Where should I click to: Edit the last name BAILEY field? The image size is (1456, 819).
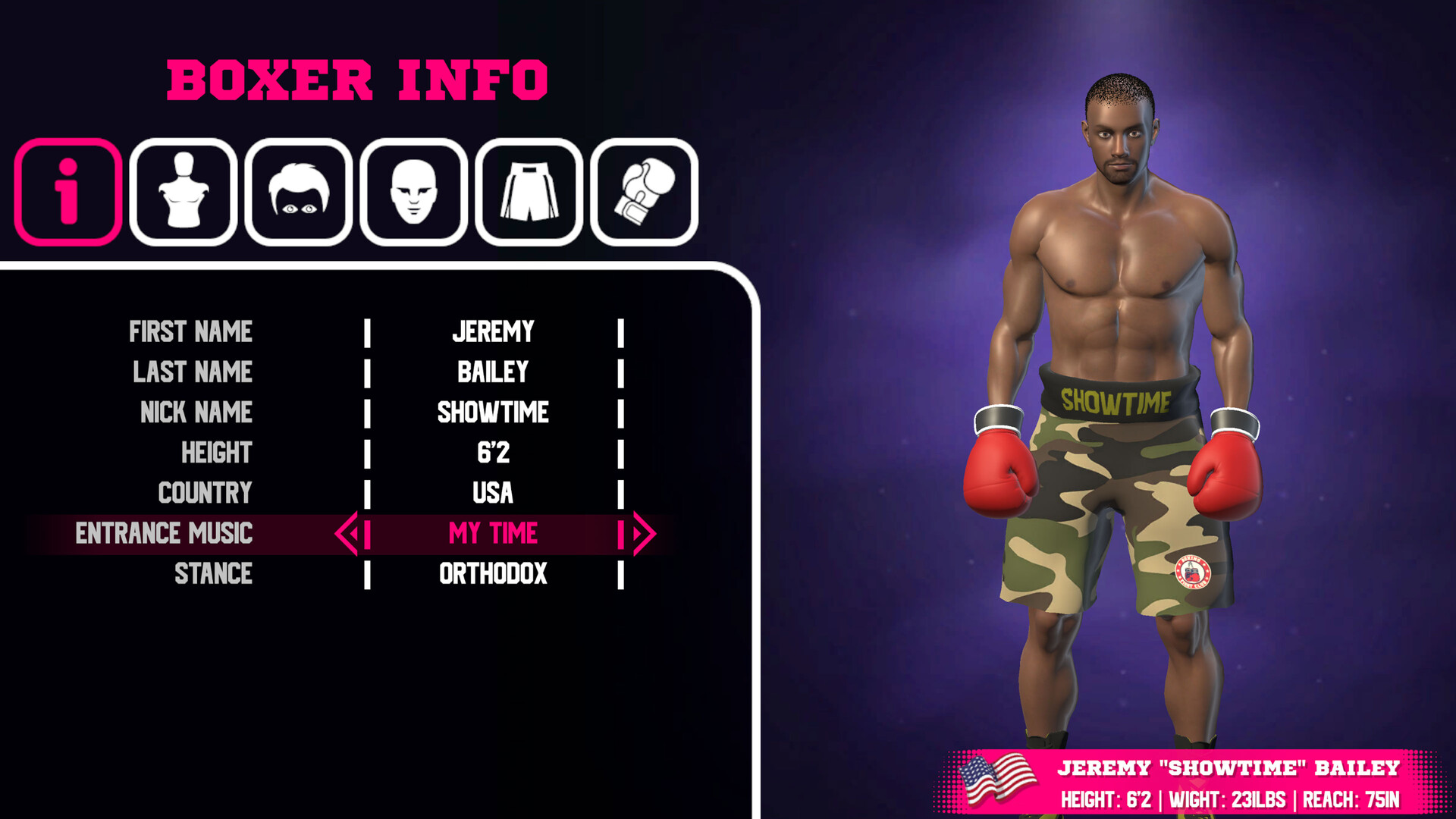[x=494, y=372]
